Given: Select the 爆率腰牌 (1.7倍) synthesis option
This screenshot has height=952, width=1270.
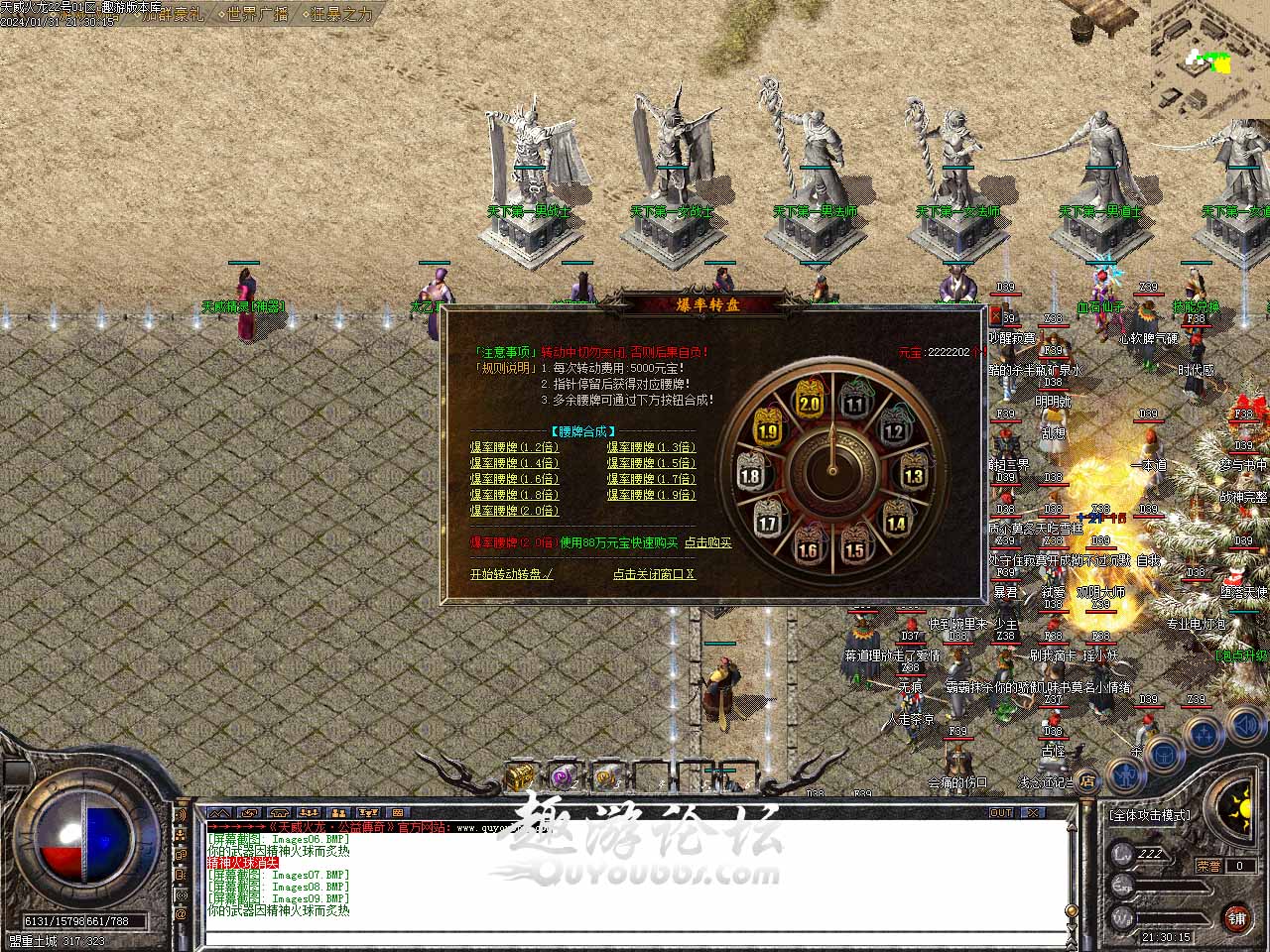Looking at the screenshot, I should pos(651,479).
